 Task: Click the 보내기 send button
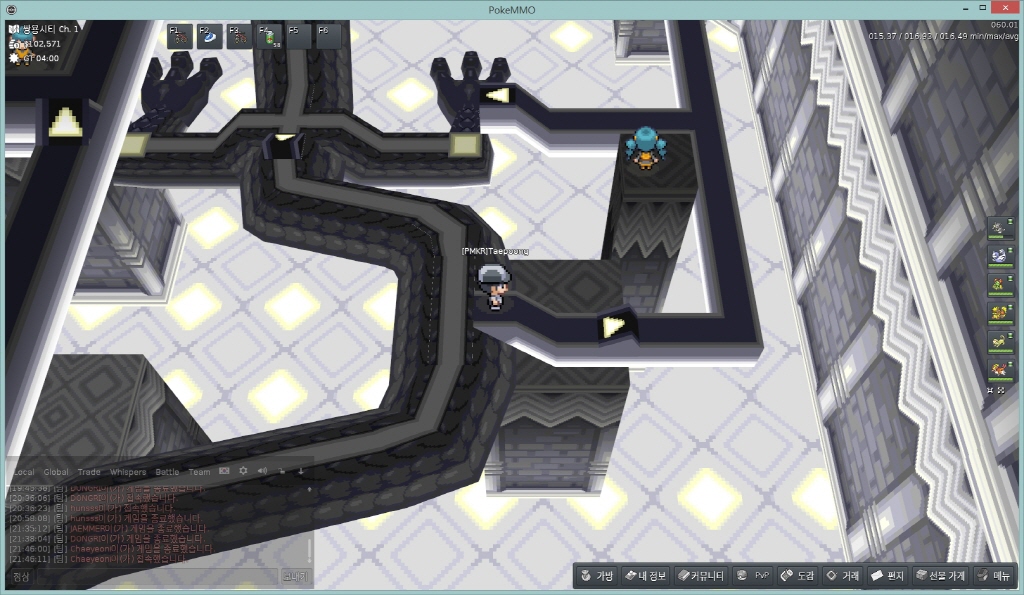point(294,576)
